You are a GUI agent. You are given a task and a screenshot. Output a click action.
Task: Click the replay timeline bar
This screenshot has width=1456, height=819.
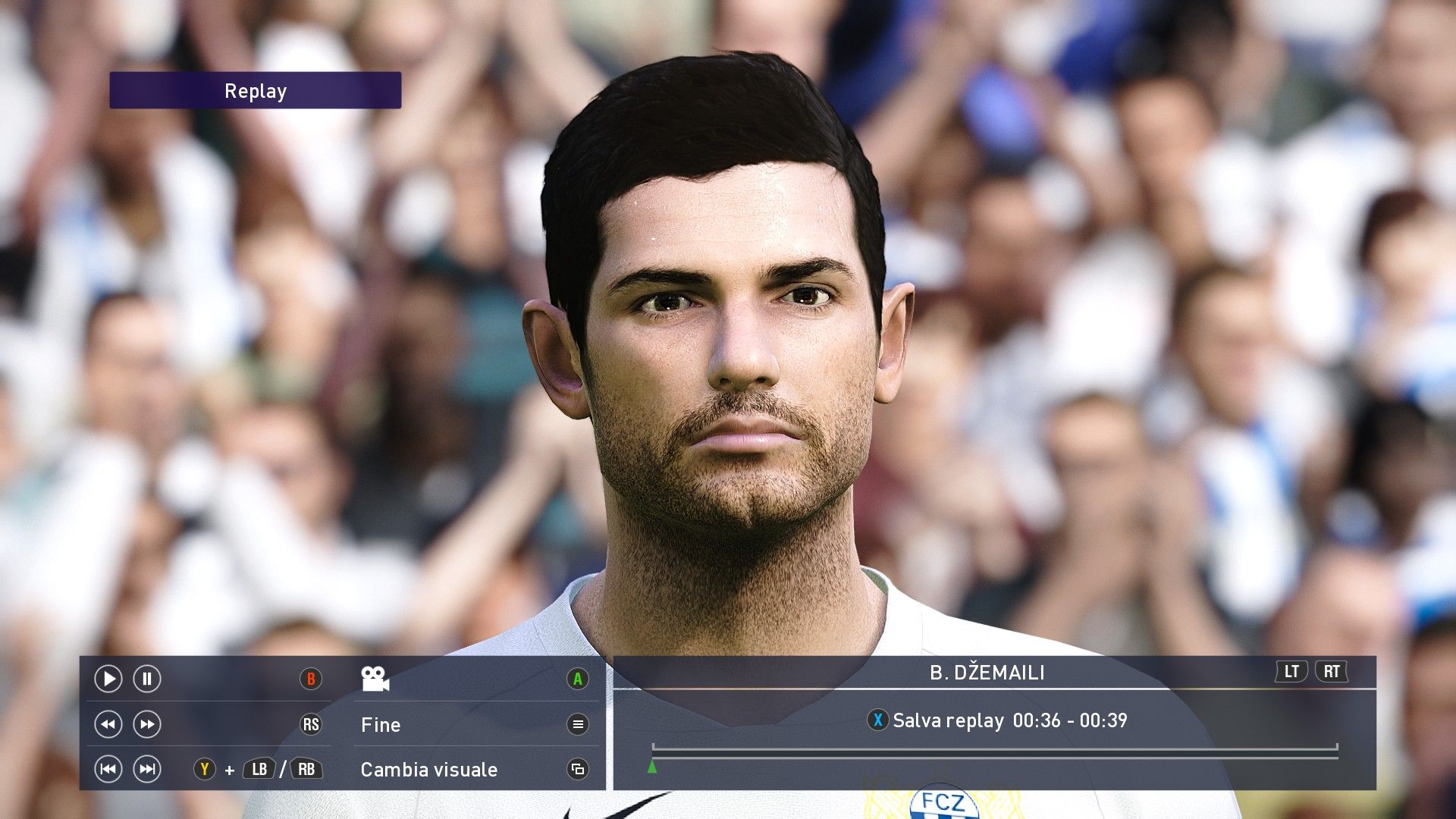pos(994,752)
